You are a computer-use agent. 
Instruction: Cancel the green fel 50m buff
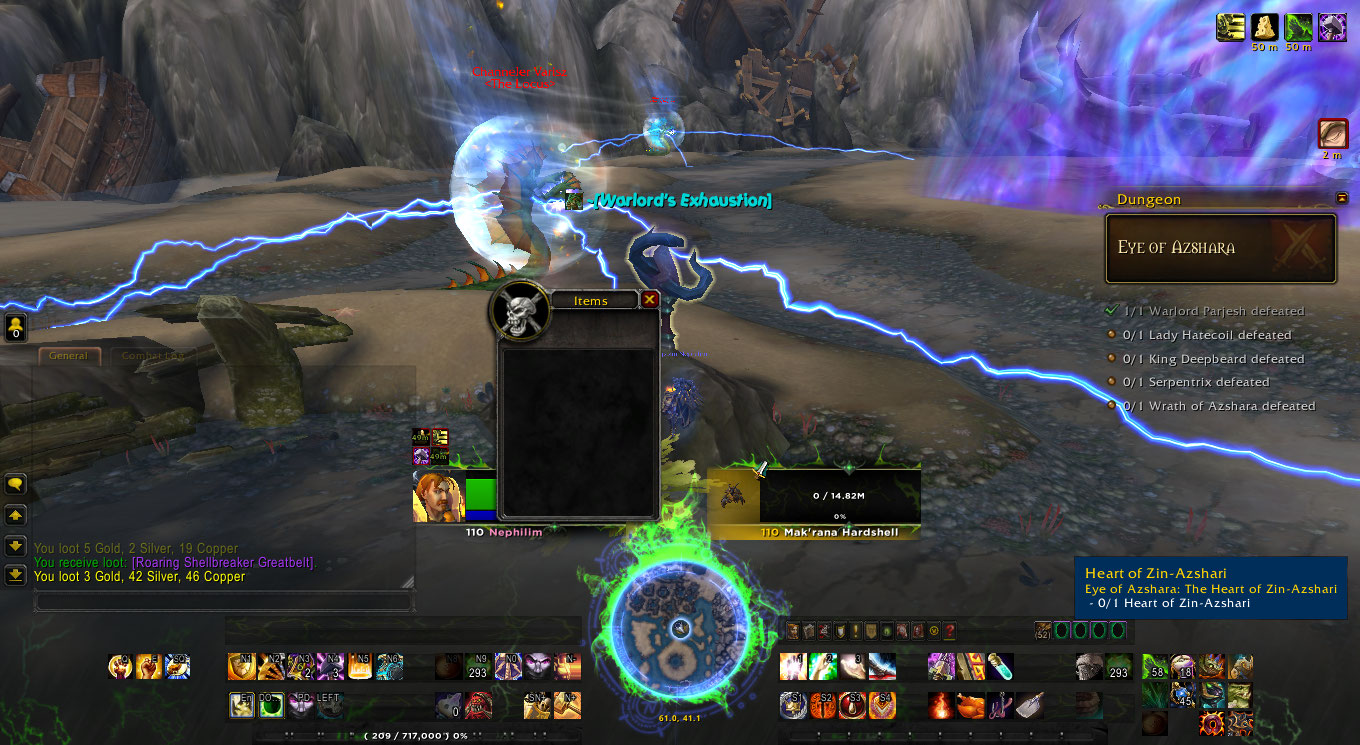1299,27
